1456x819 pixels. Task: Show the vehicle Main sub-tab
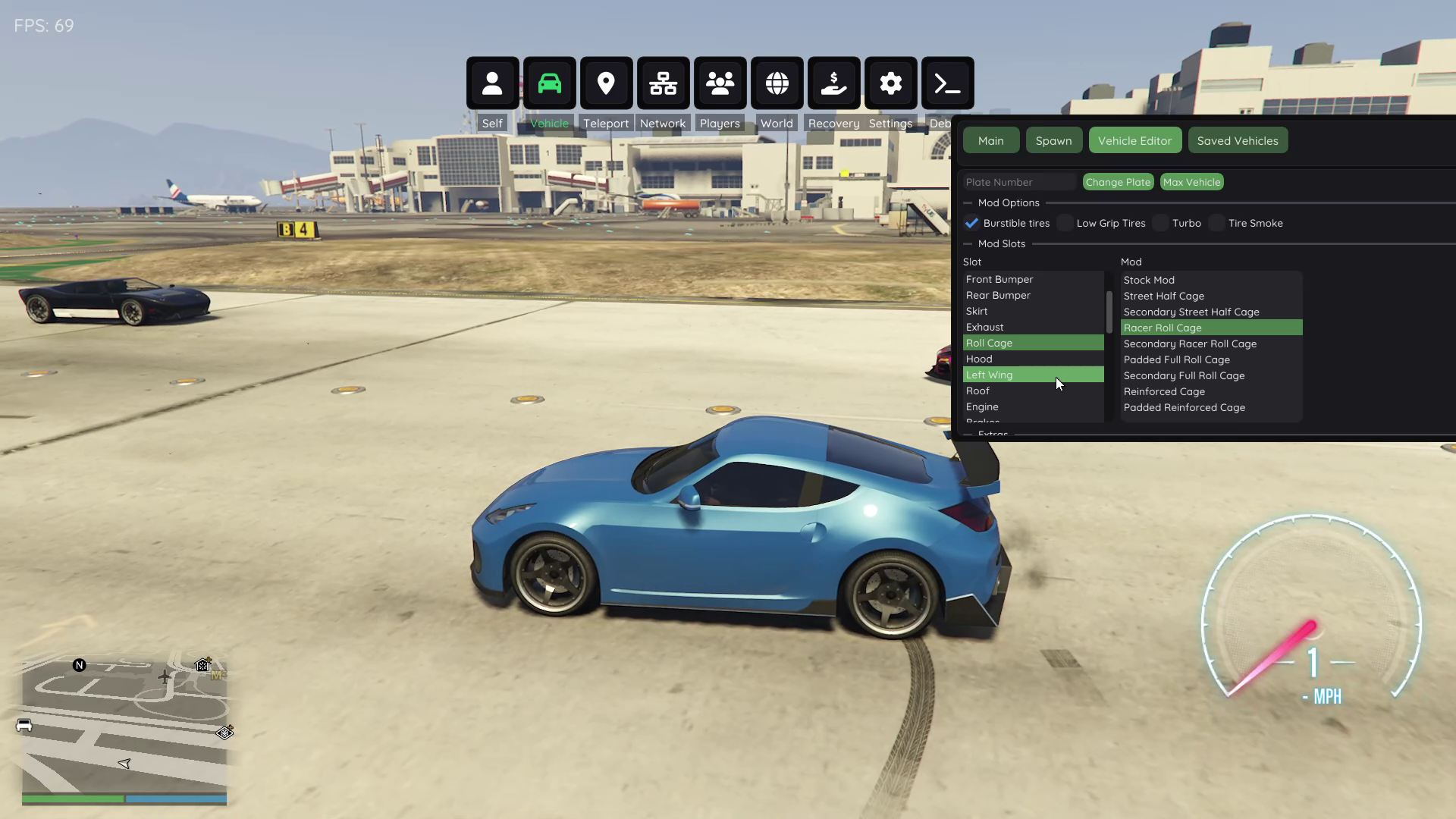point(990,141)
